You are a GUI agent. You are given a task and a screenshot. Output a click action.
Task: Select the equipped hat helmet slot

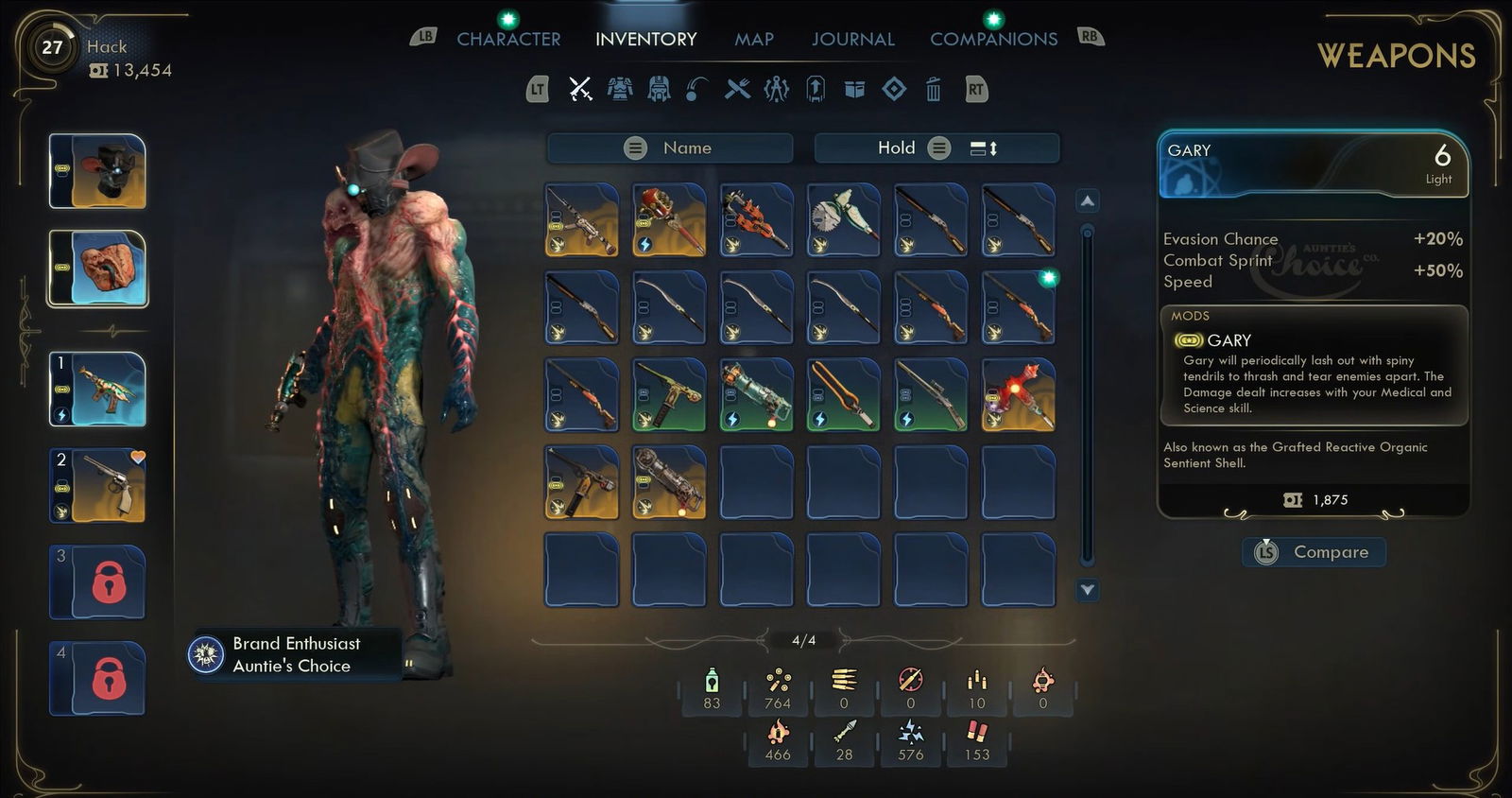point(98,171)
